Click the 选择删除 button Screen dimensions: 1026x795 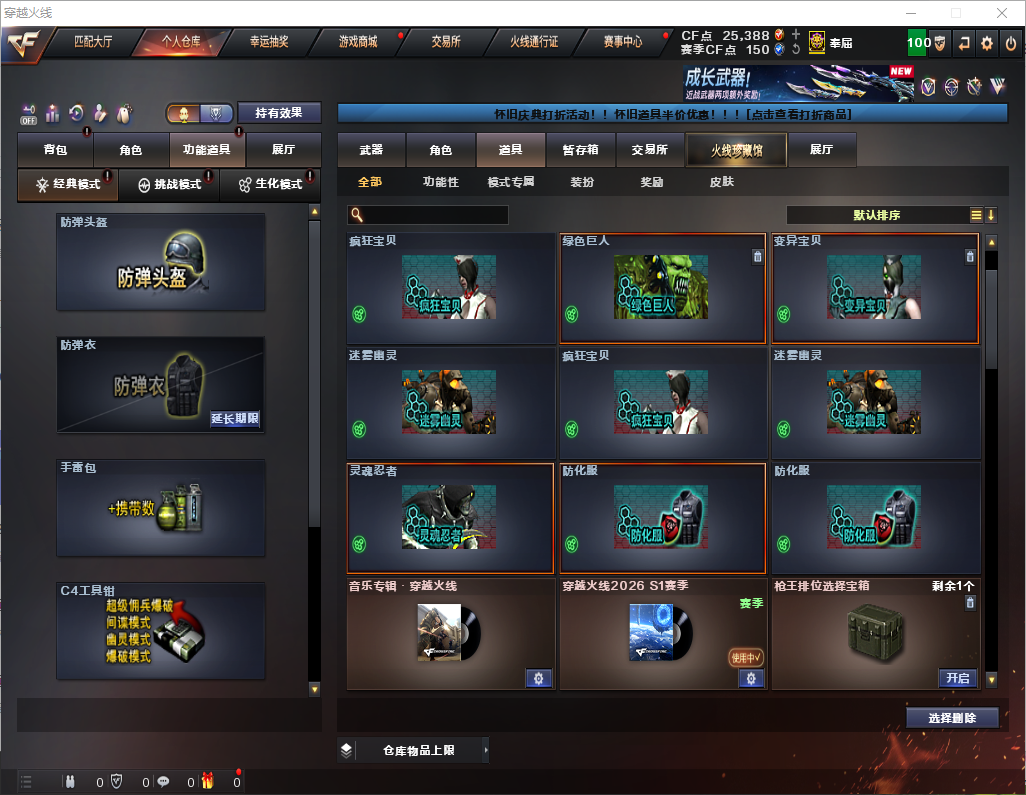[952, 718]
